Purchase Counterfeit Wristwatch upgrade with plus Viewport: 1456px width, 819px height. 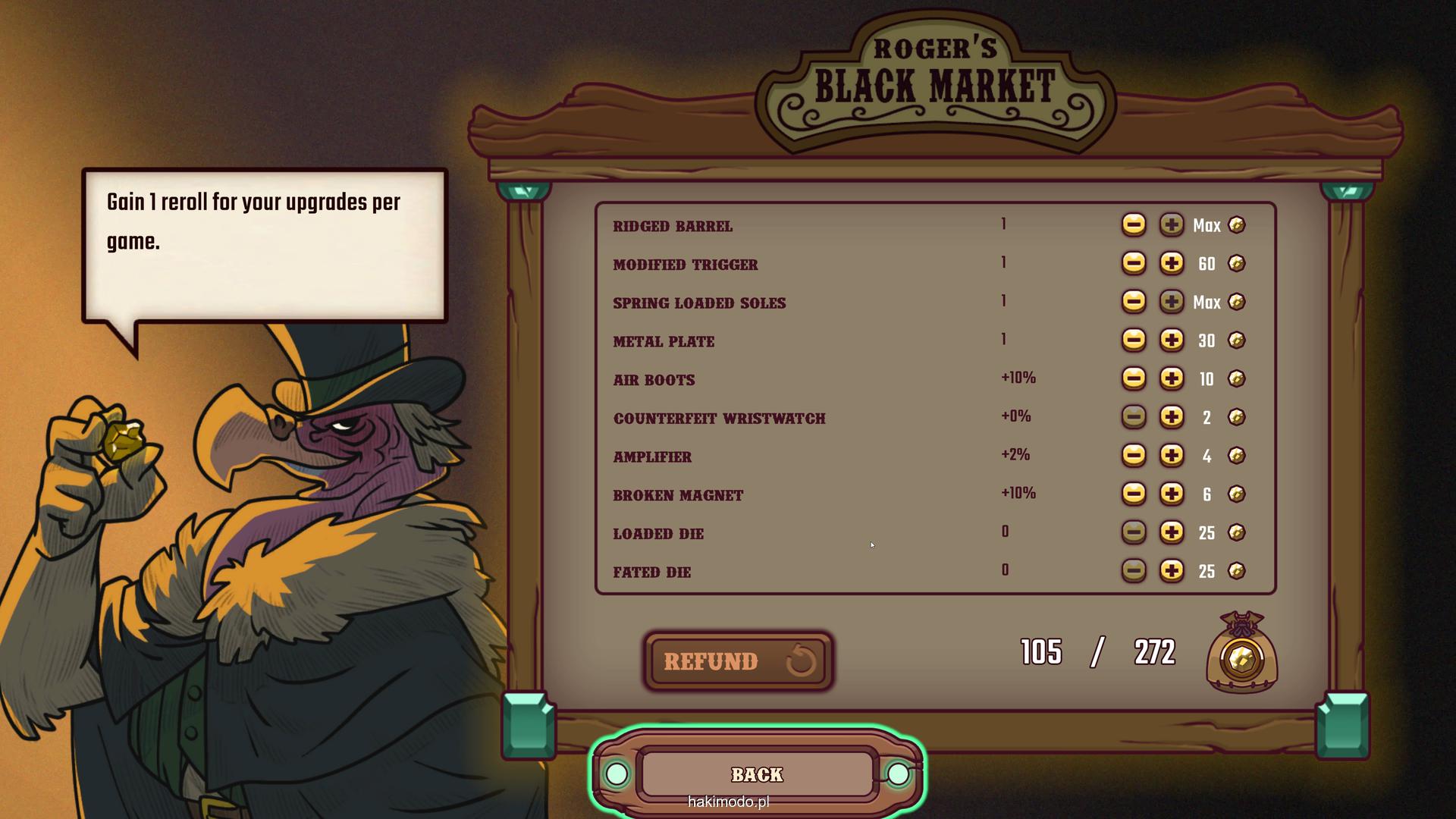coord(1171,417)
